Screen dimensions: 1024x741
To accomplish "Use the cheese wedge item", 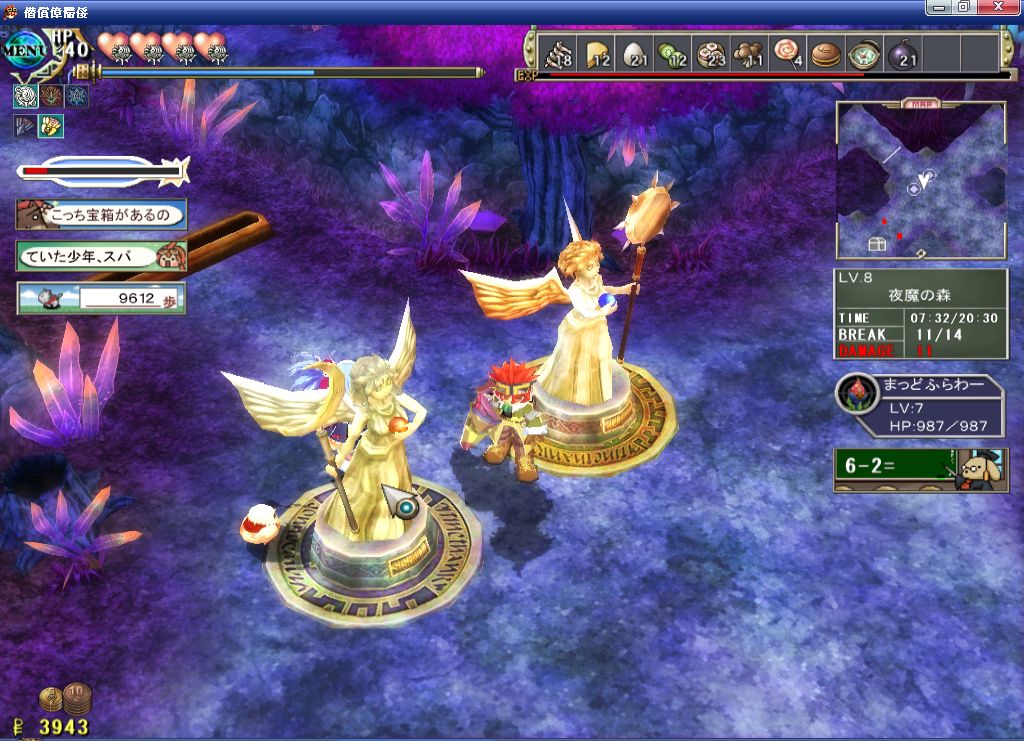I will (x=597, y=54).
